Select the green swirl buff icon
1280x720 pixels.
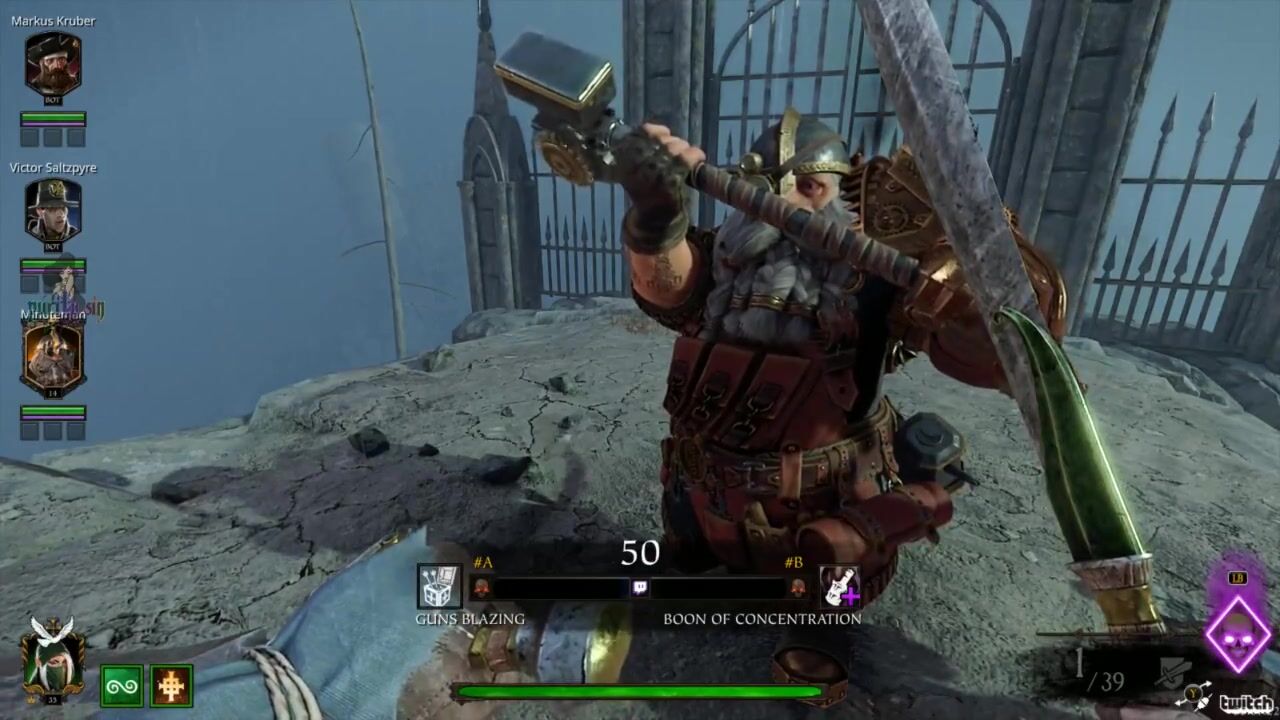[121, 686]
